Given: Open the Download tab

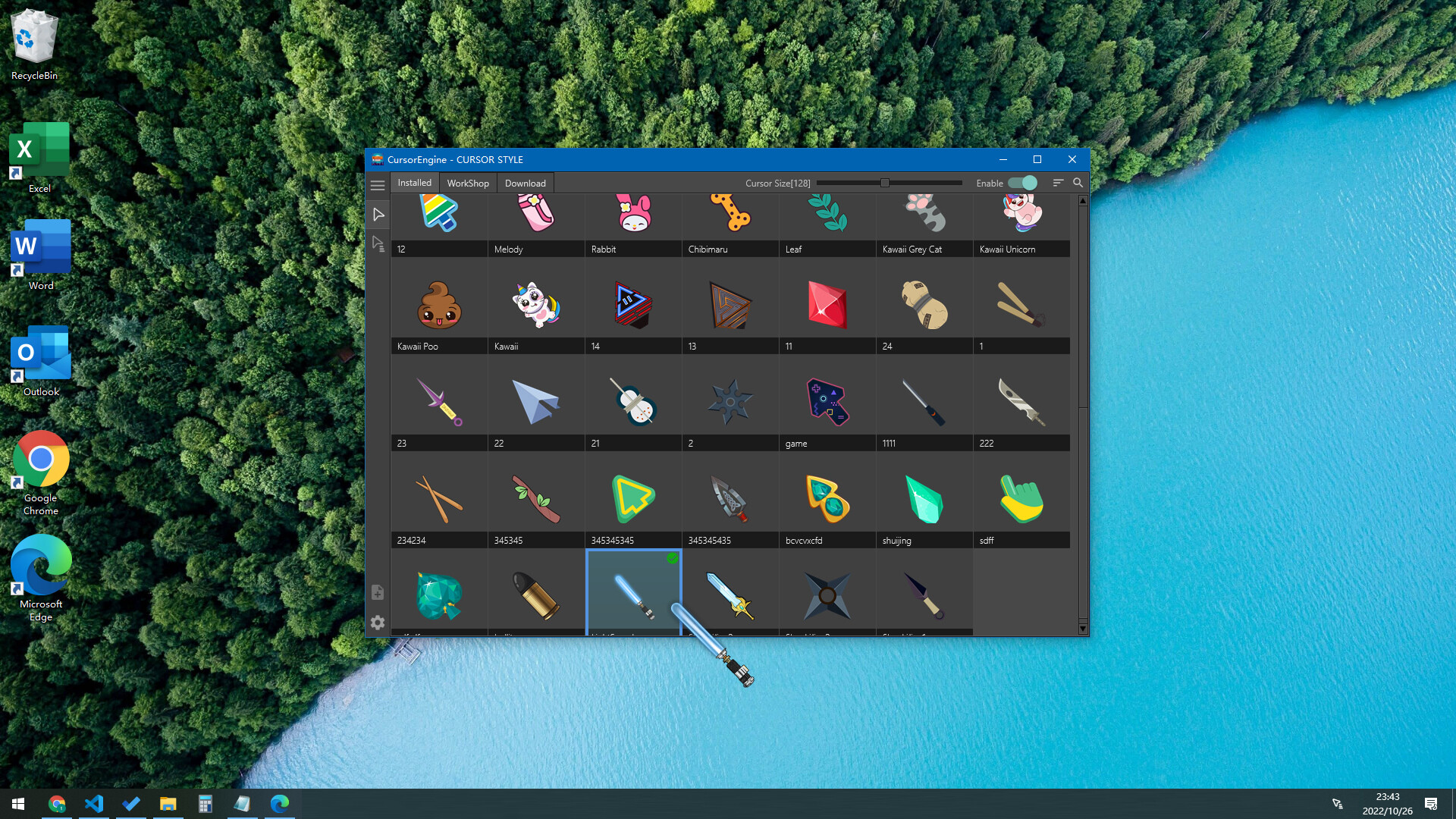Looking at the screenshot, I should (x=525, y=183).
